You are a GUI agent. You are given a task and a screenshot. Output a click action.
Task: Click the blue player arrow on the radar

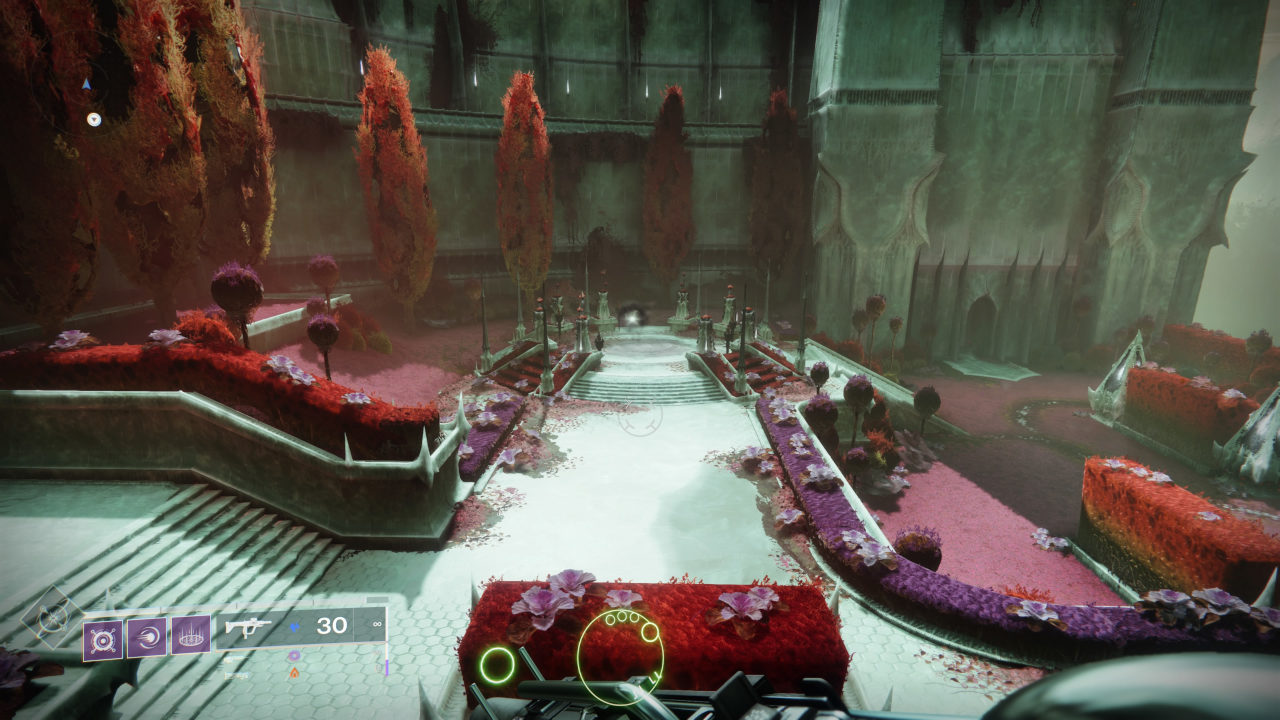pyautogui.click(x=87, y=85)
